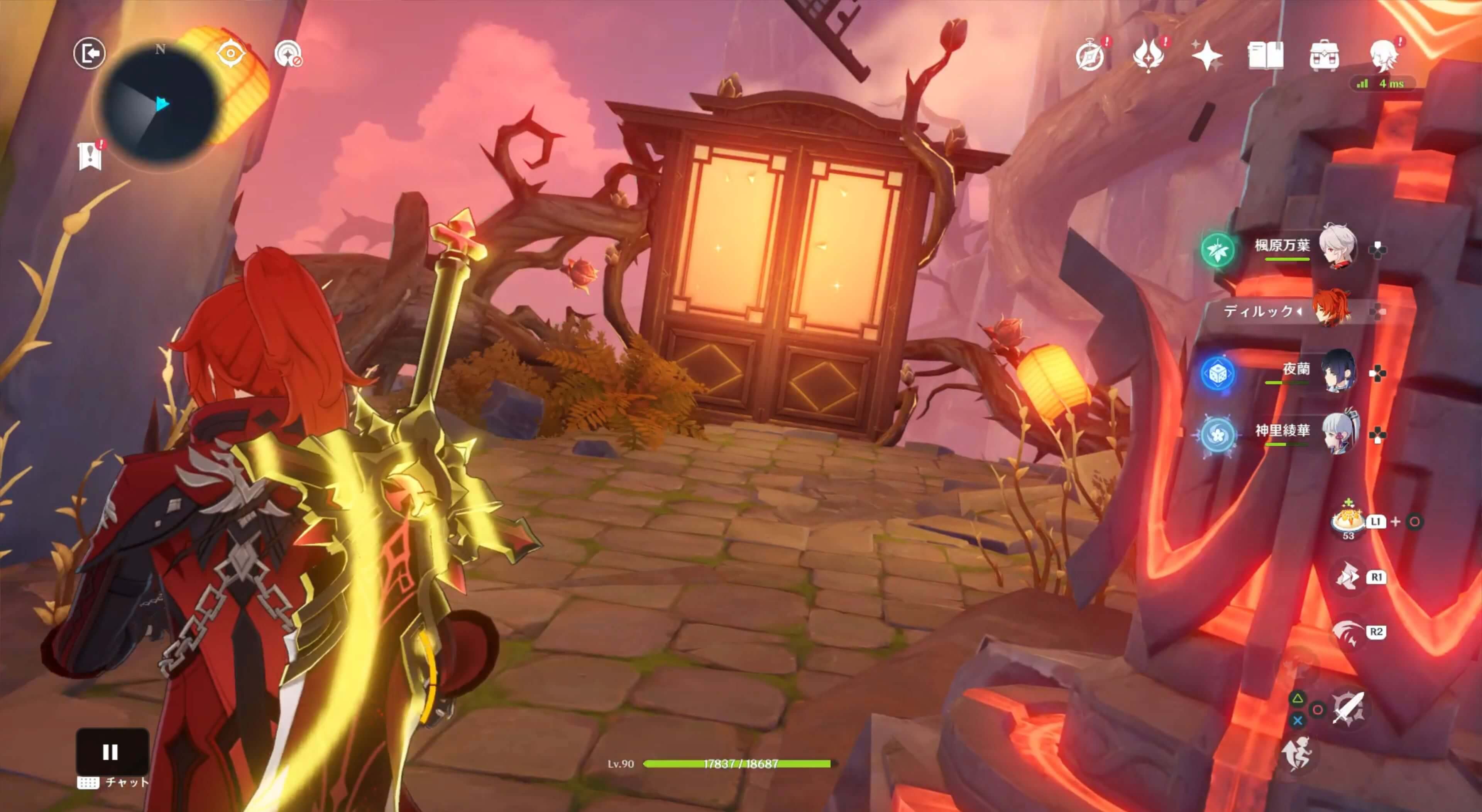
Task: Activate the elemental burst icon
Action: [x=1347, y=632]
